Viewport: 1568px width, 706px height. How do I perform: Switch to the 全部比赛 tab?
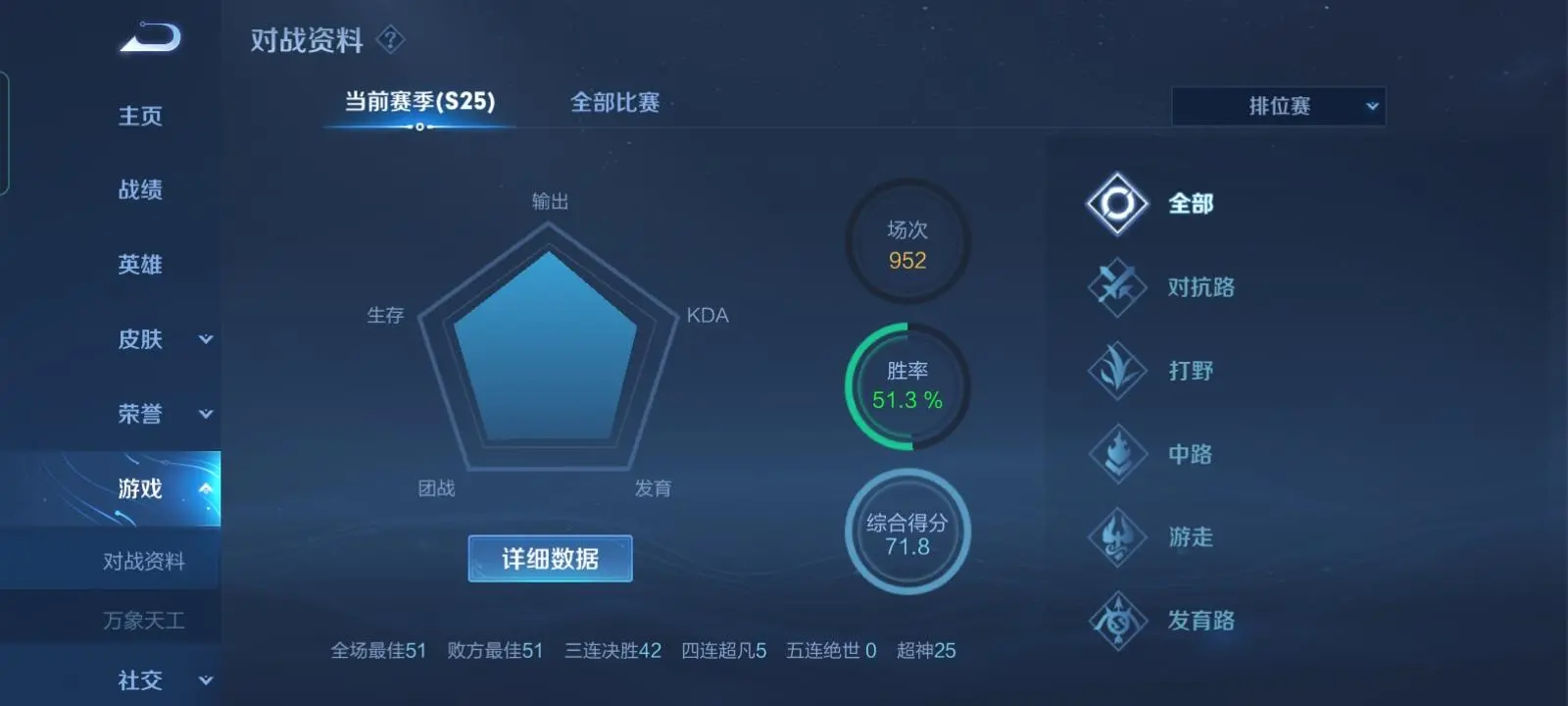tap(615, 102)
